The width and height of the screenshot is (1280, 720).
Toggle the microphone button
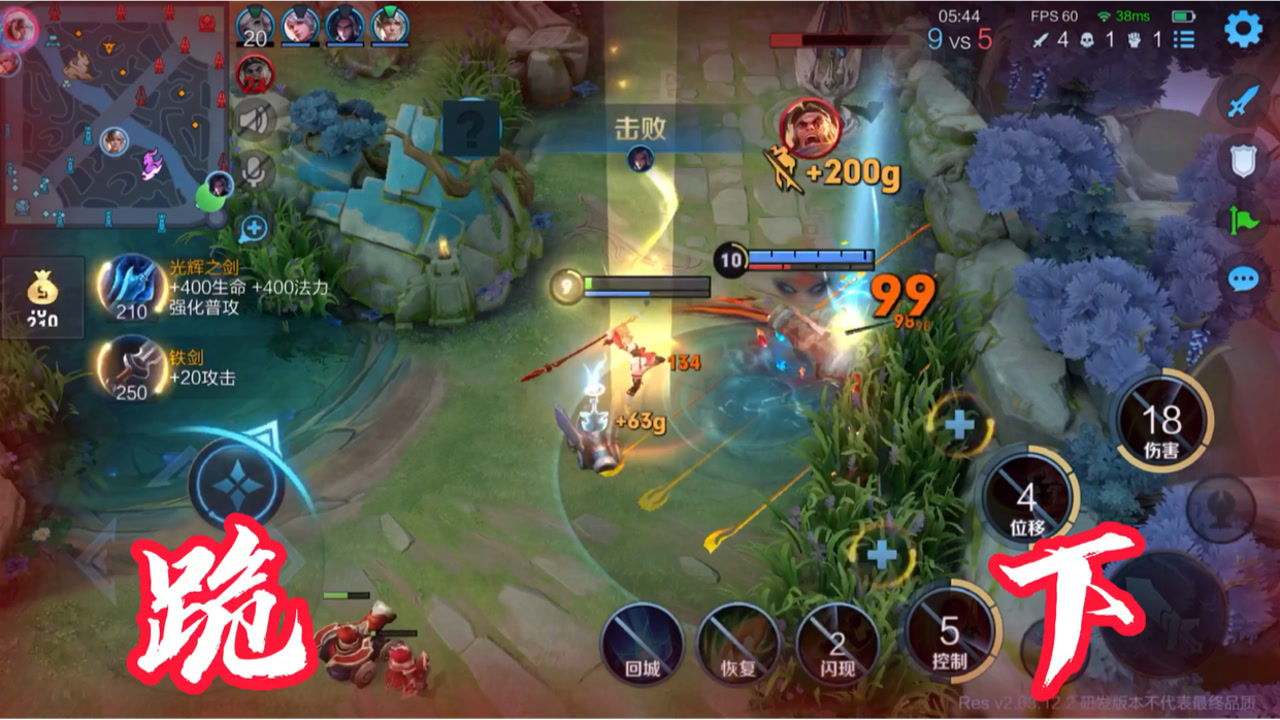pos(254,171)
